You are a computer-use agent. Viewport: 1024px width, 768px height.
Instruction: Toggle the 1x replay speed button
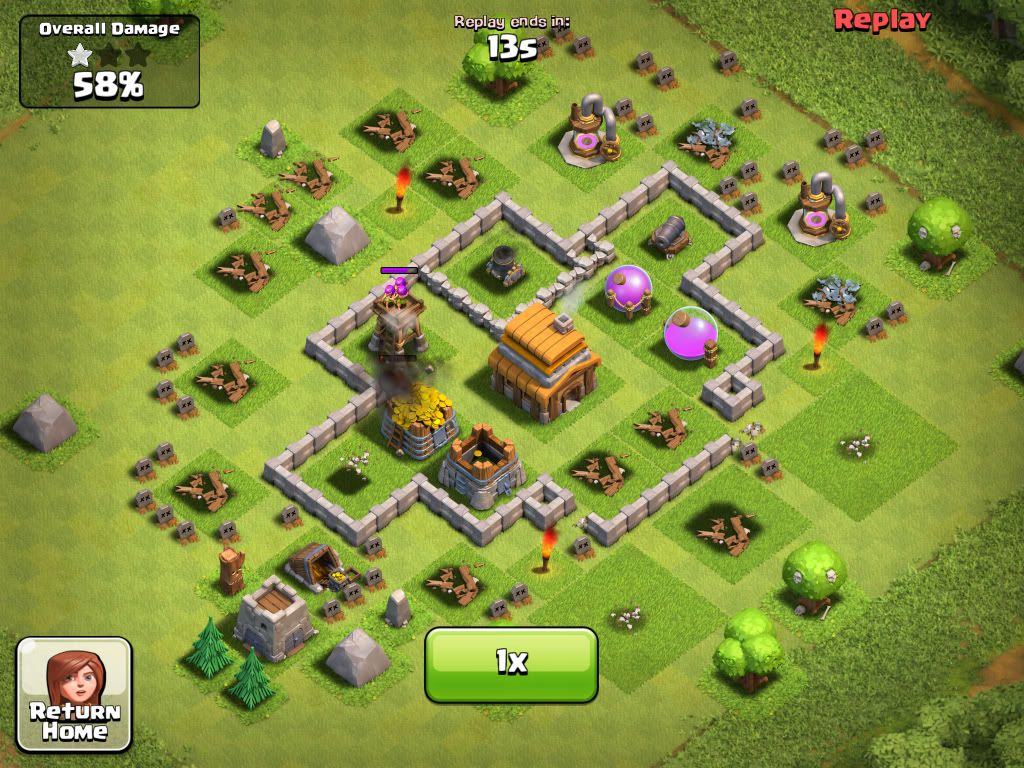click(511, 663)
